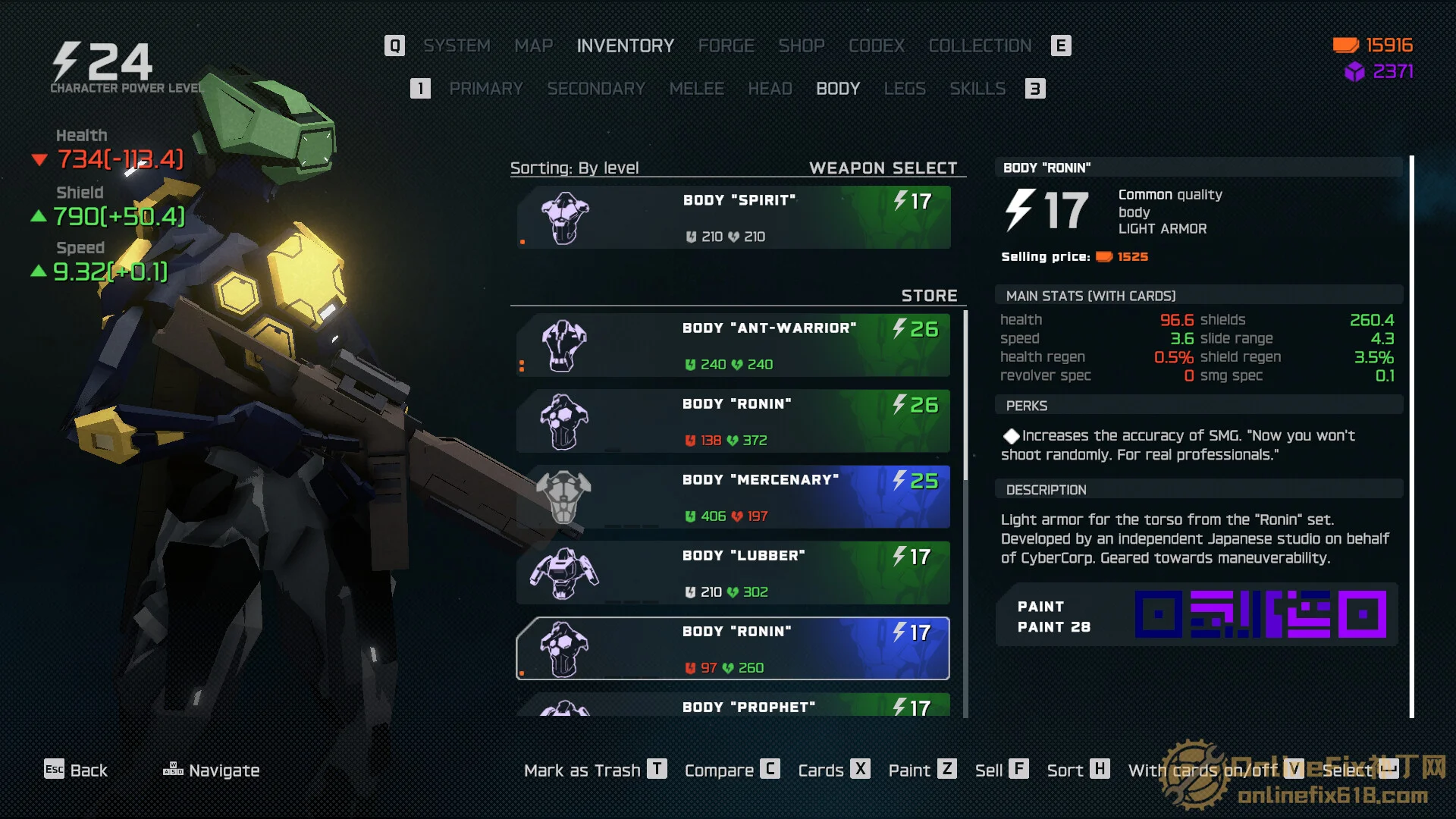Open the Melee category
Image resolution: width=1456 pixels, height=819 pixels.
(x=696, y=89)
